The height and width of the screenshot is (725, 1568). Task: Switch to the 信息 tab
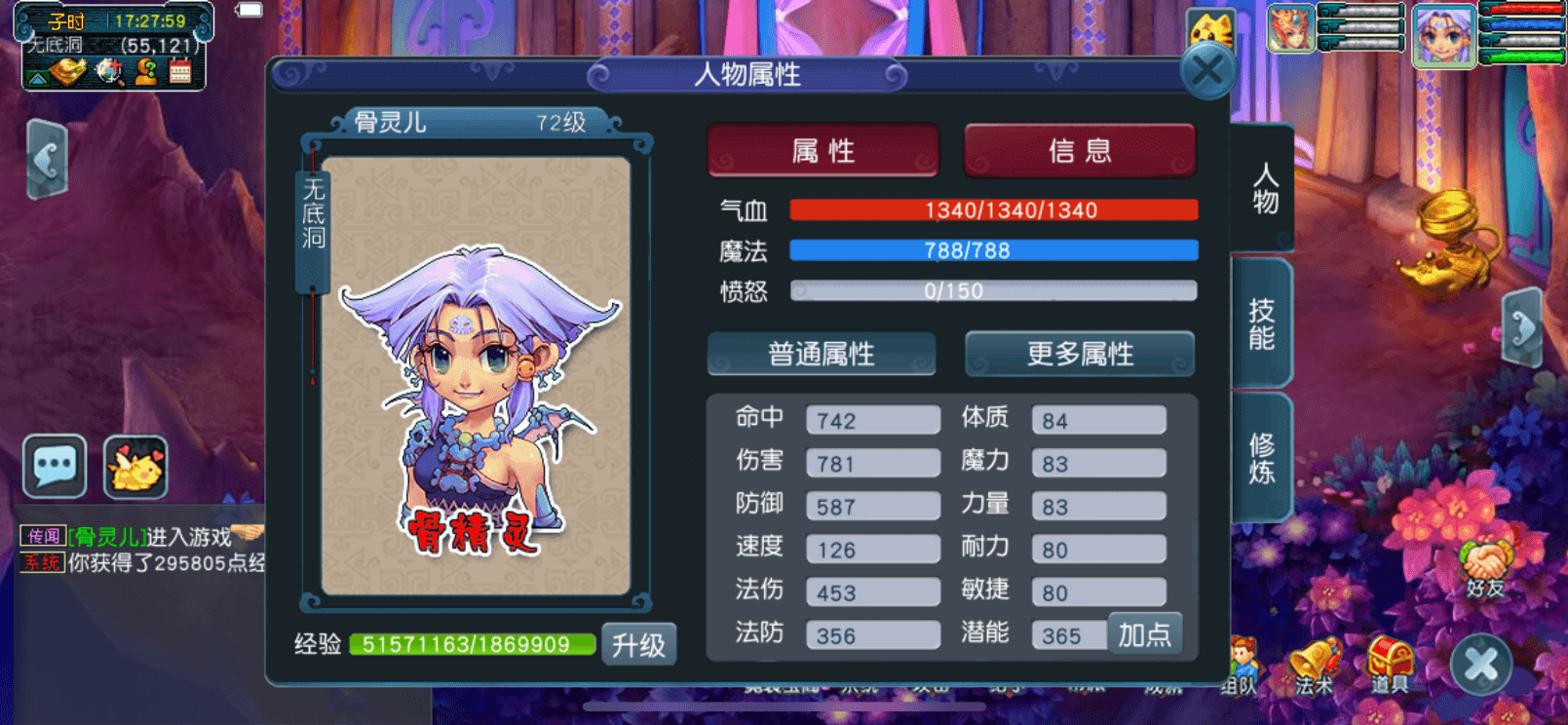(x=1078, y=150)
